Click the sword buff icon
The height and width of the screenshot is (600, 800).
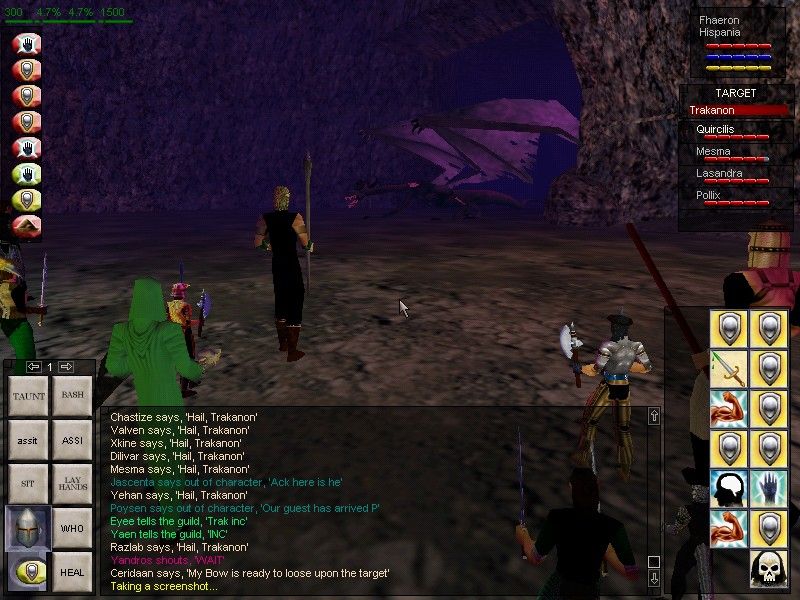(729, 369)
